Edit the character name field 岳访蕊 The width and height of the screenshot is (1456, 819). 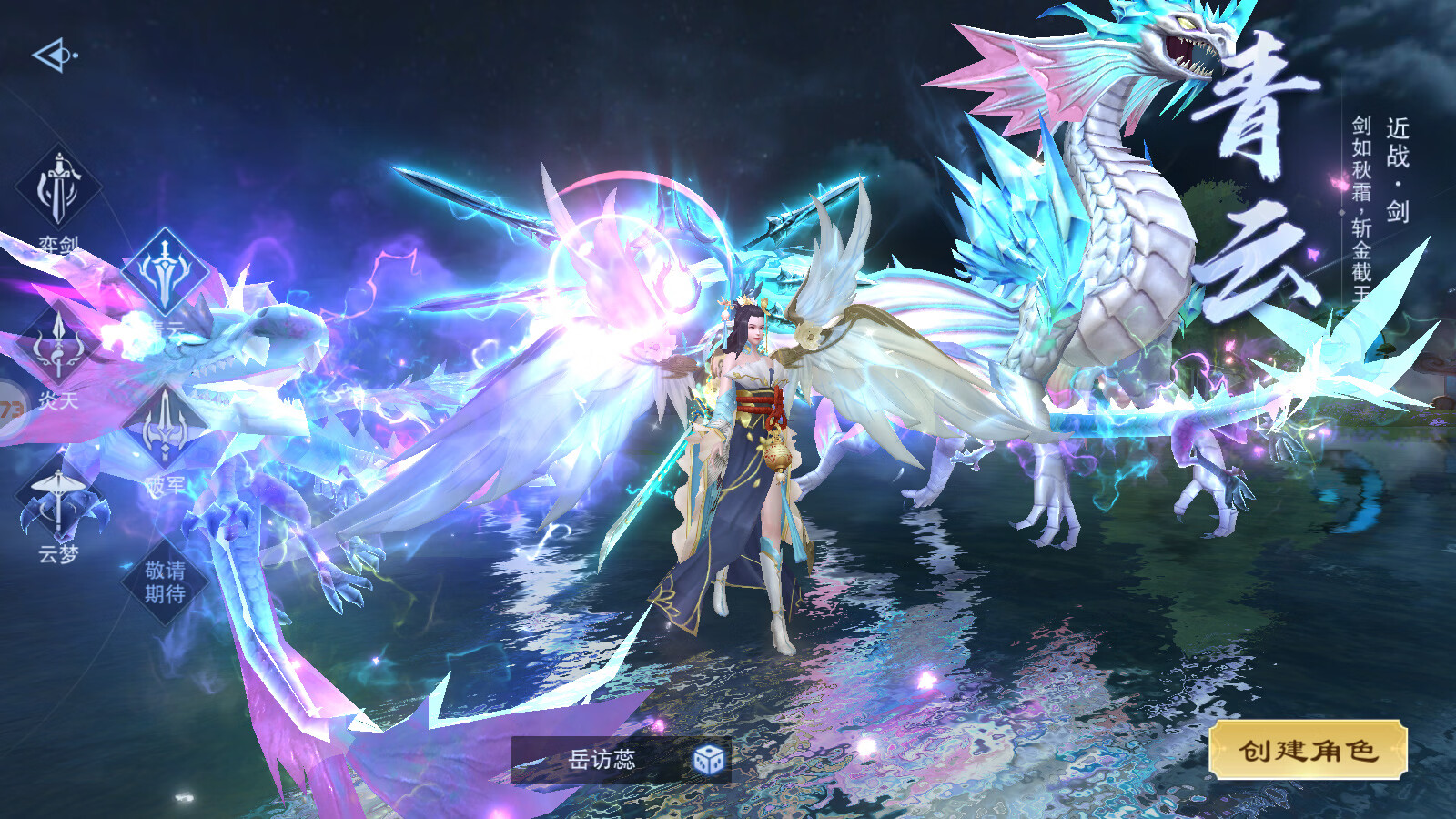602,759
